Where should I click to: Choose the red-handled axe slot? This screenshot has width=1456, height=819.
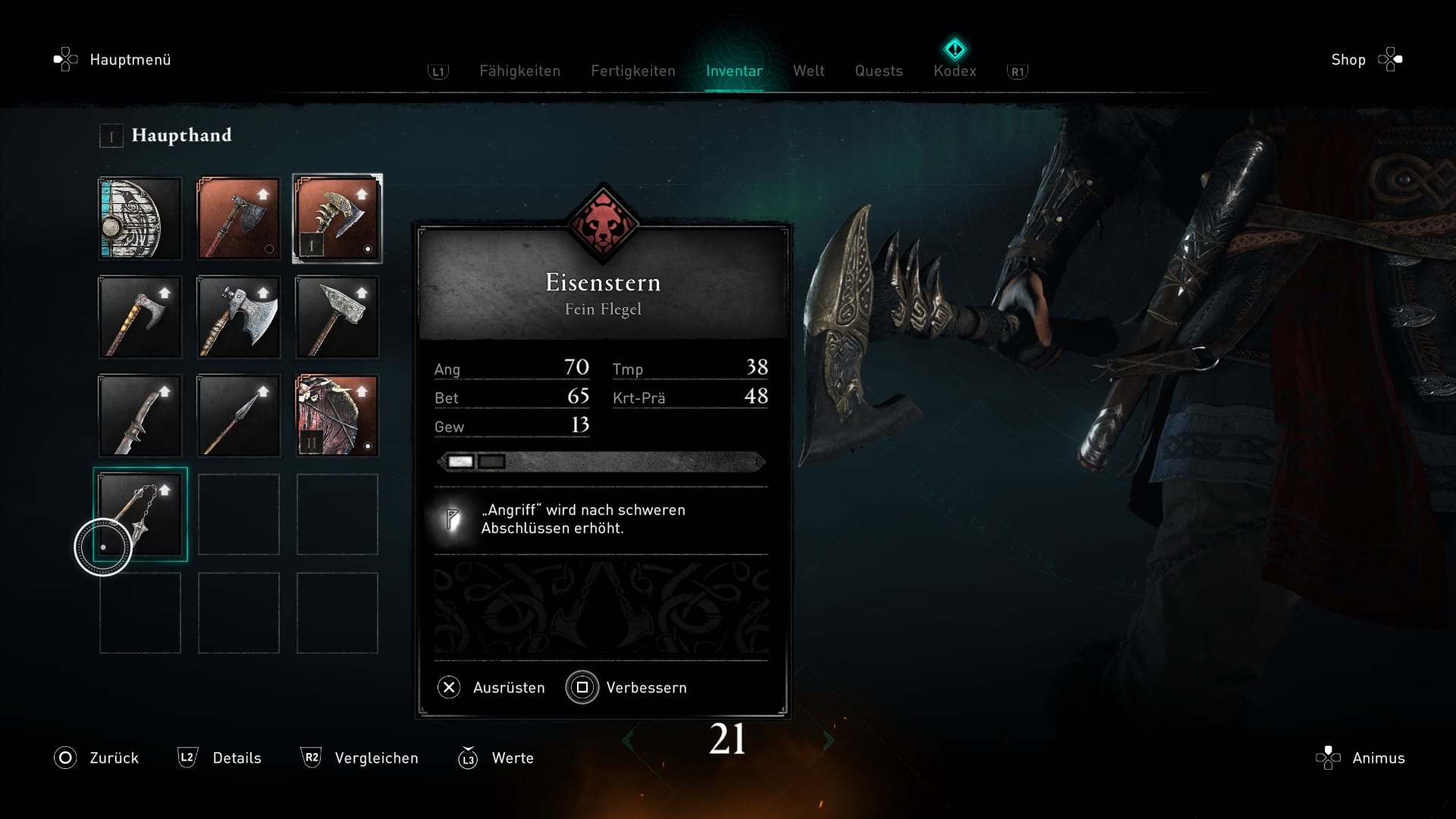point(239,218)
